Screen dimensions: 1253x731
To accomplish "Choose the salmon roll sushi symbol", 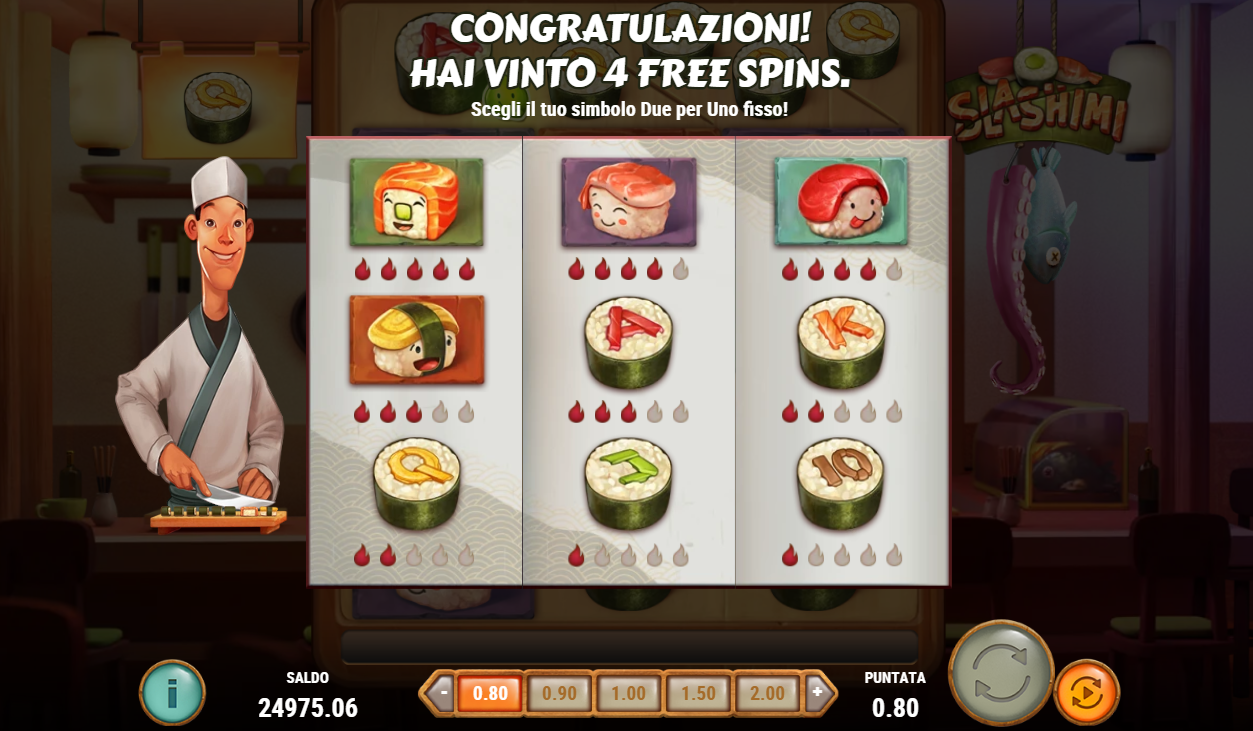I will click(x=416, y=202).
